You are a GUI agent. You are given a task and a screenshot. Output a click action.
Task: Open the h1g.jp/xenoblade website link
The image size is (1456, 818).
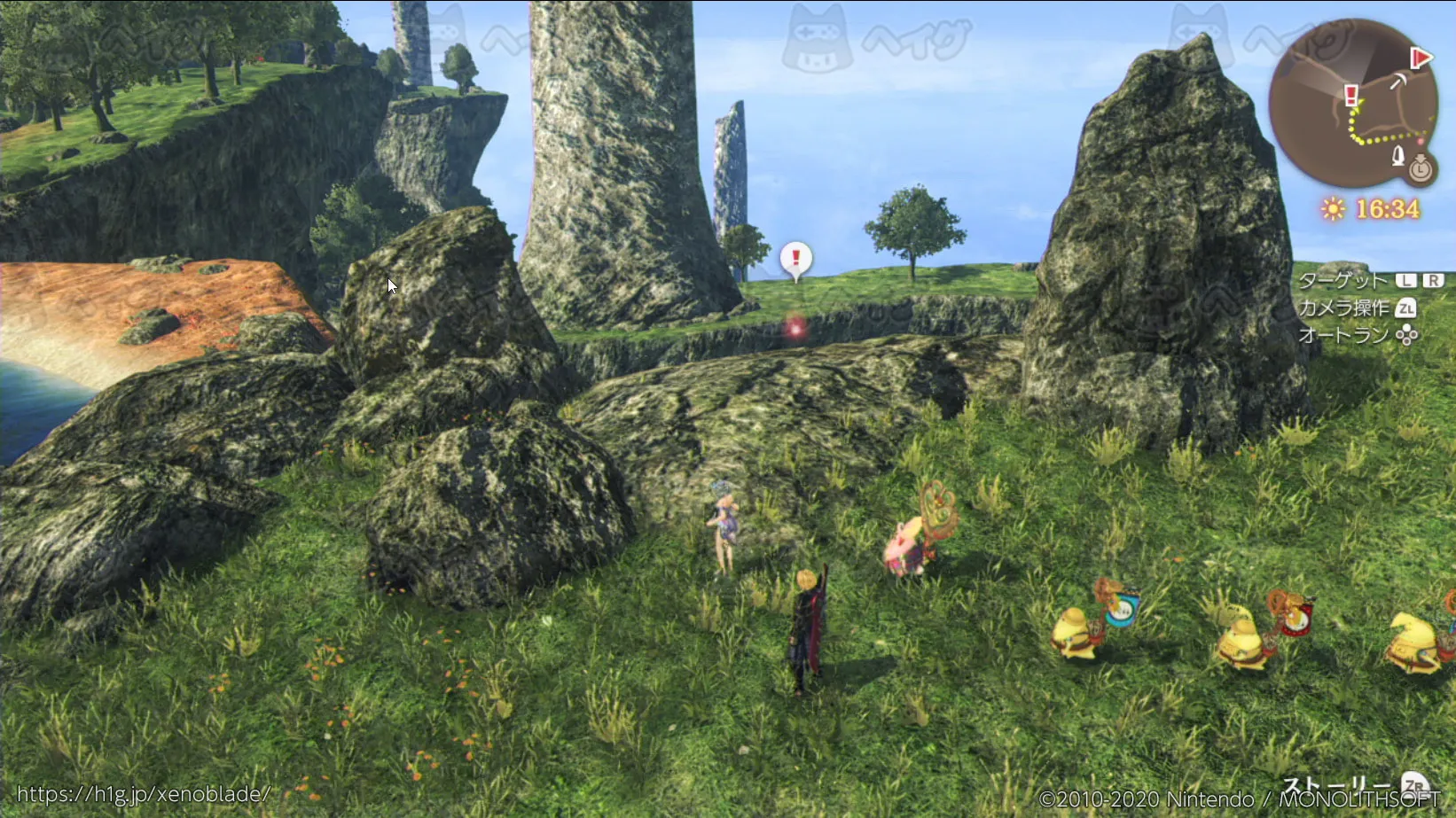[x=143, y=794]
